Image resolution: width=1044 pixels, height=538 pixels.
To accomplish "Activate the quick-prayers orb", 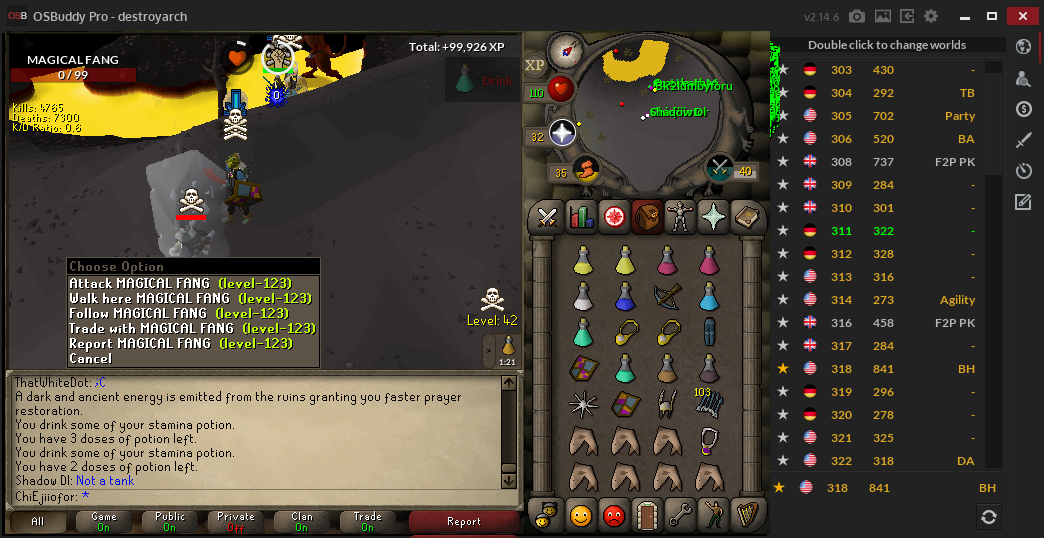I will click(563, 133).
